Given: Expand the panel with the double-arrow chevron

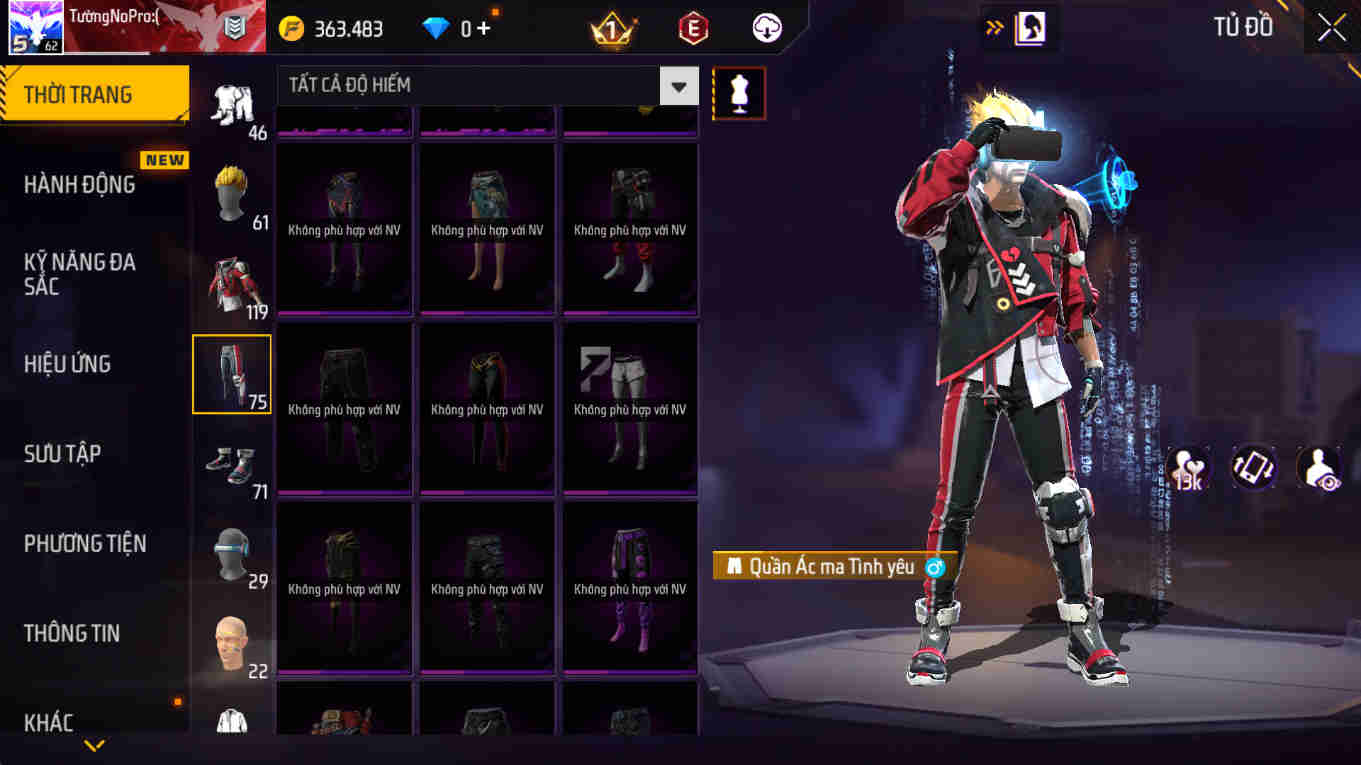Looking at the screenshot, I should click(991, 27).
